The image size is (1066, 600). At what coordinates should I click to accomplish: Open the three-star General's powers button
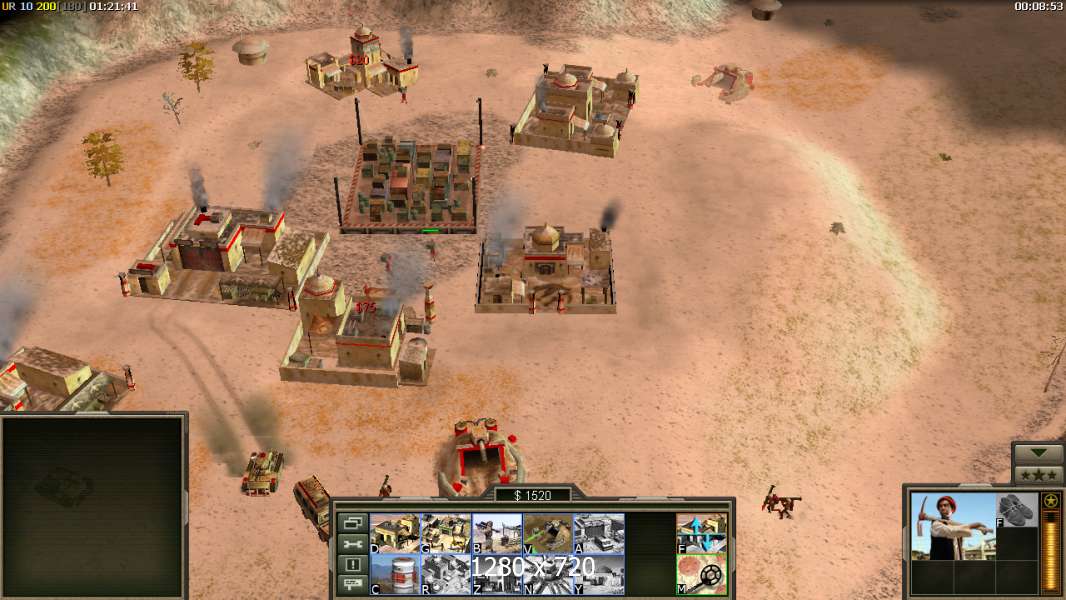click(1038, 474)
